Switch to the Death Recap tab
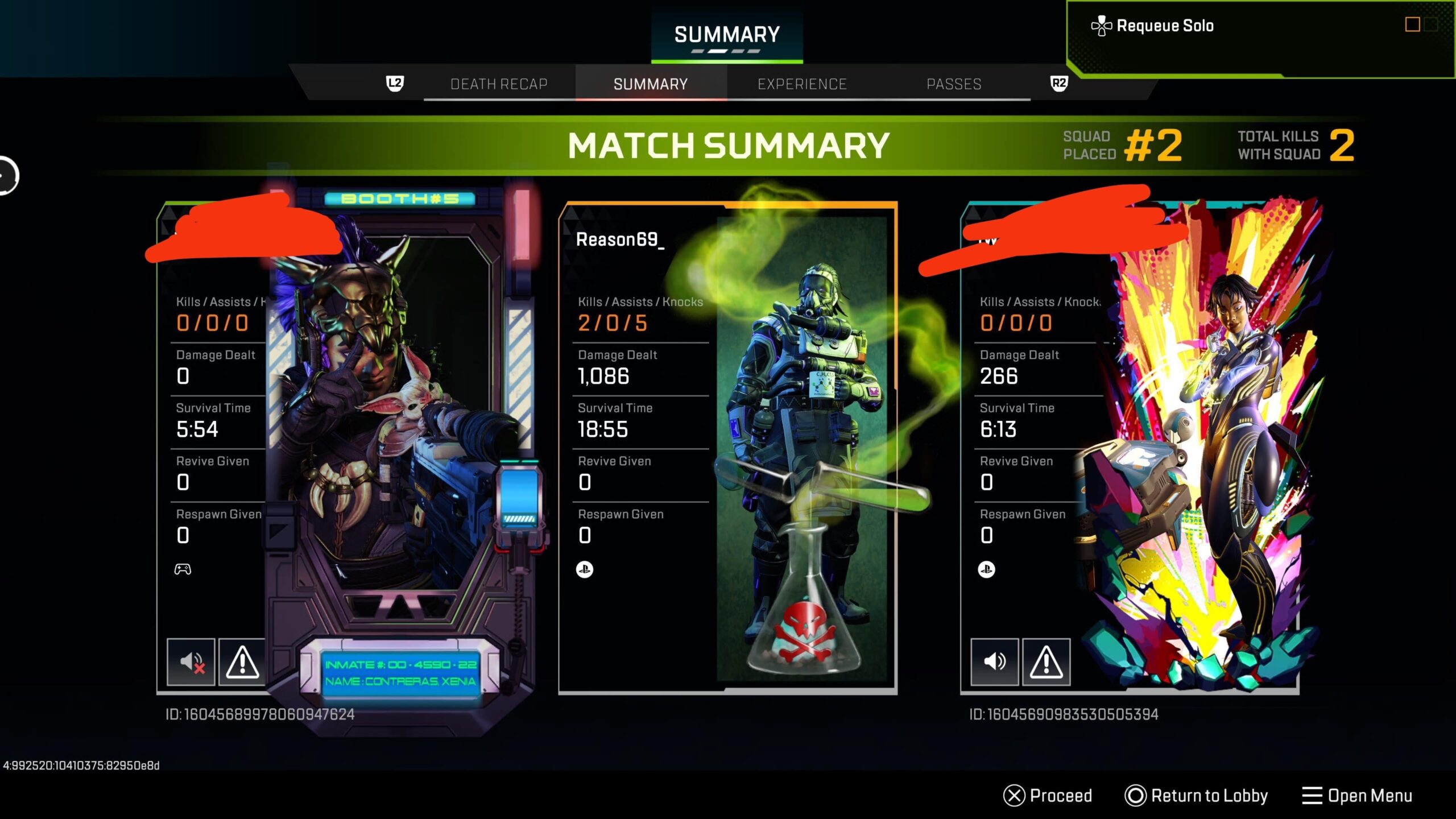 click(x=499, y=84)
